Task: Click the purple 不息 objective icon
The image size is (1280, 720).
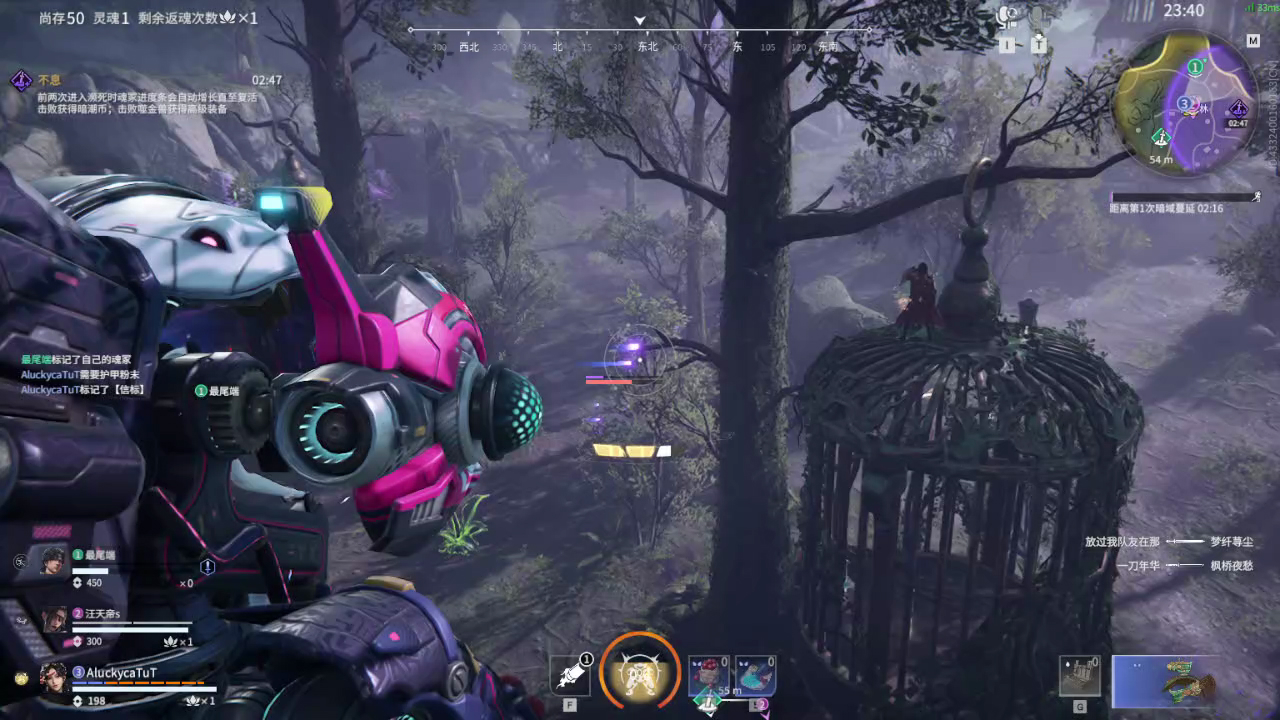Action: click(21, 80)
